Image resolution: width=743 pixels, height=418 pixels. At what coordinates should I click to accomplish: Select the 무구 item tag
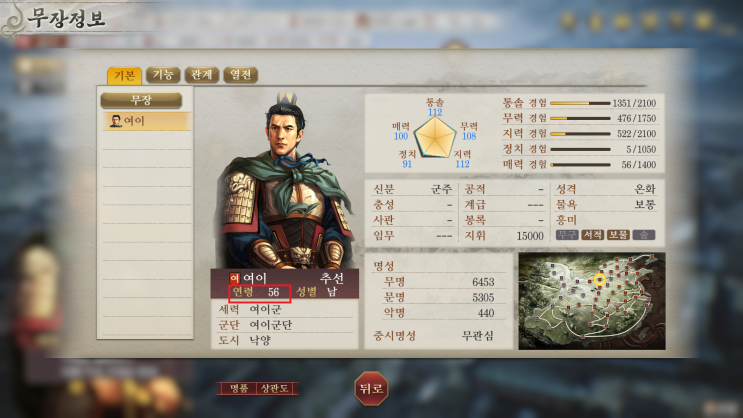(x=567, y=235)
